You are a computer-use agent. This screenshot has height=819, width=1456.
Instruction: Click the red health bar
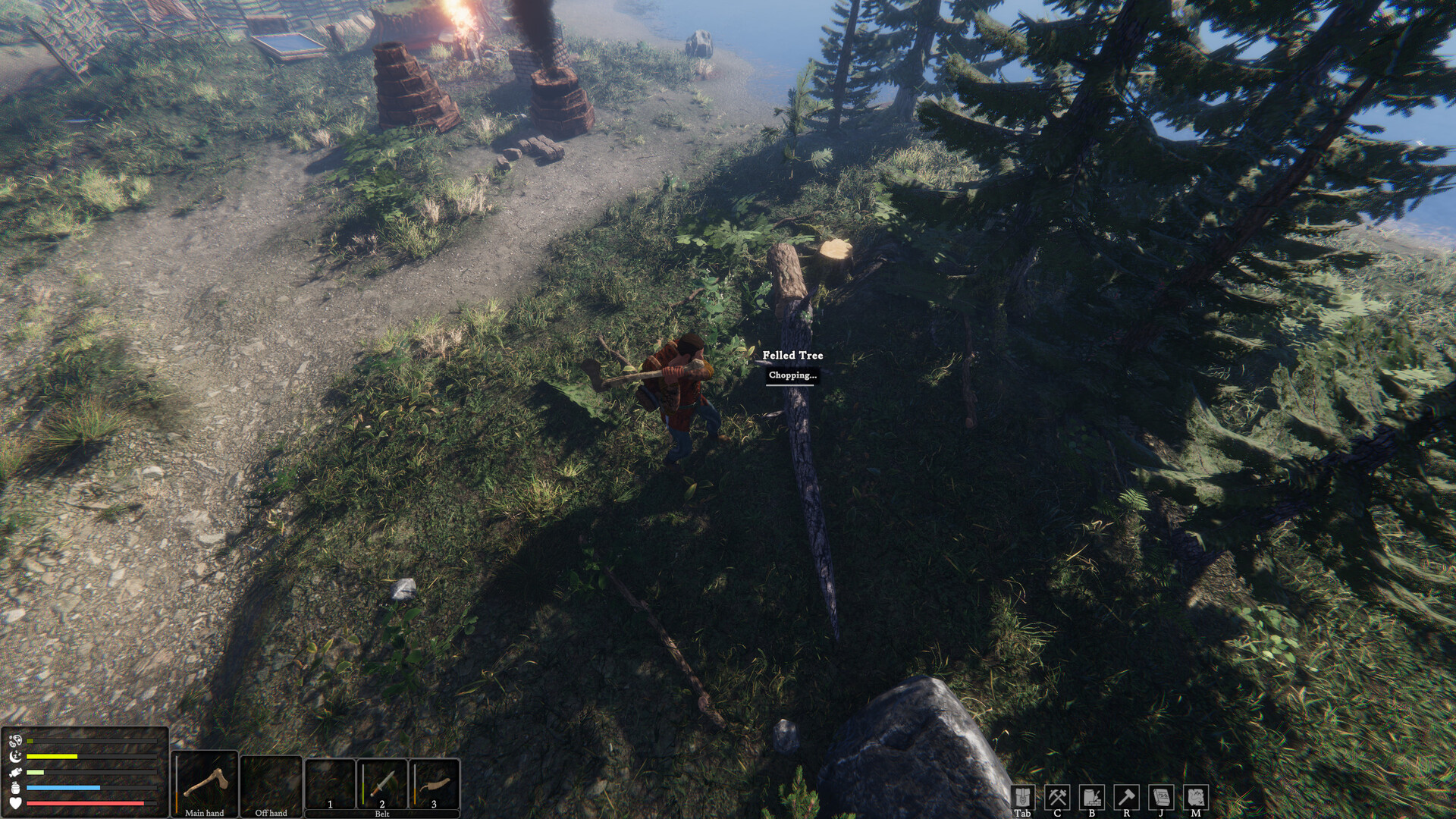pyautogui.click(x=83, y=802)
